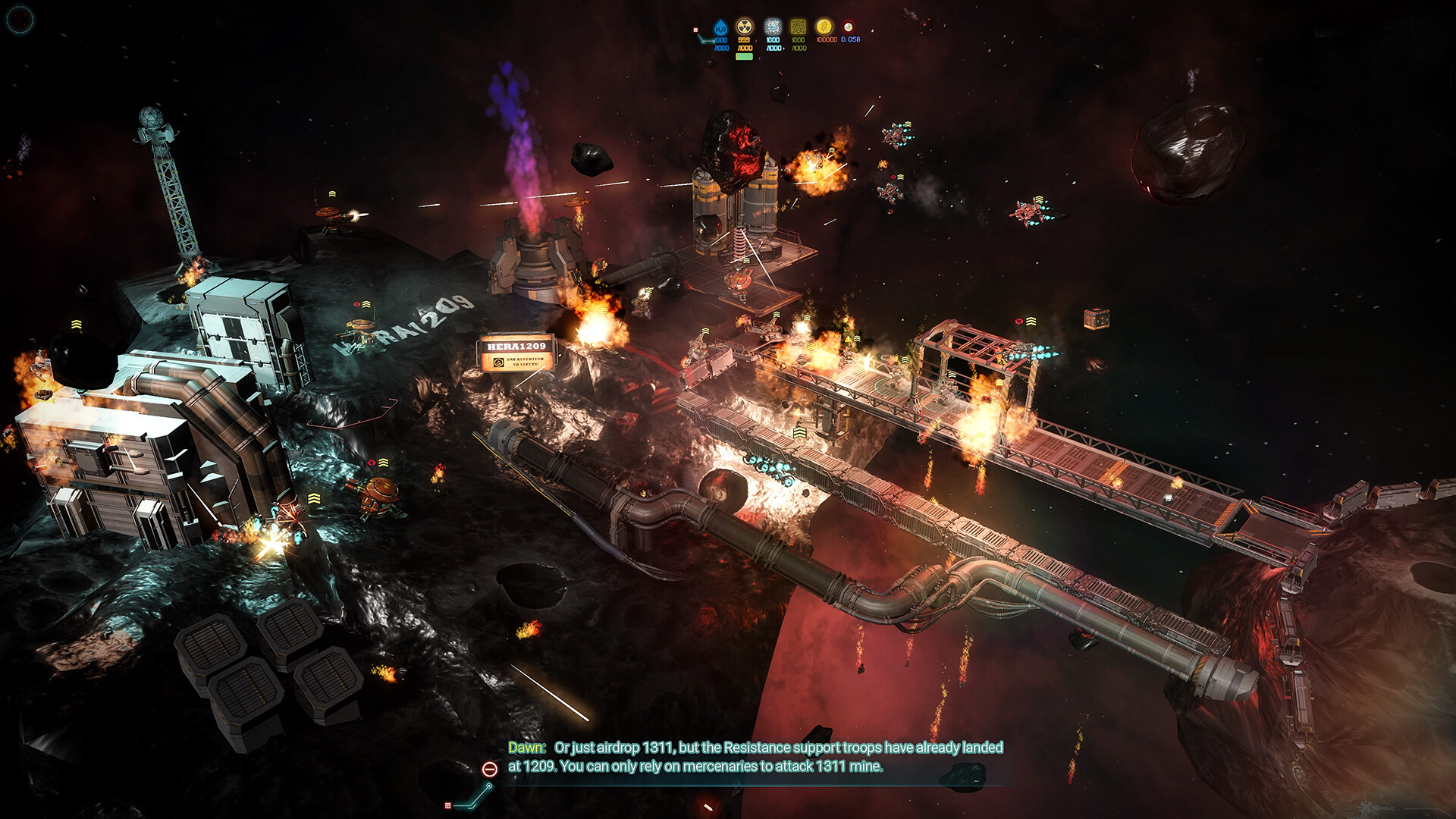
Task: Click the gold dollar coin icon
Action: tap(824, 27)
